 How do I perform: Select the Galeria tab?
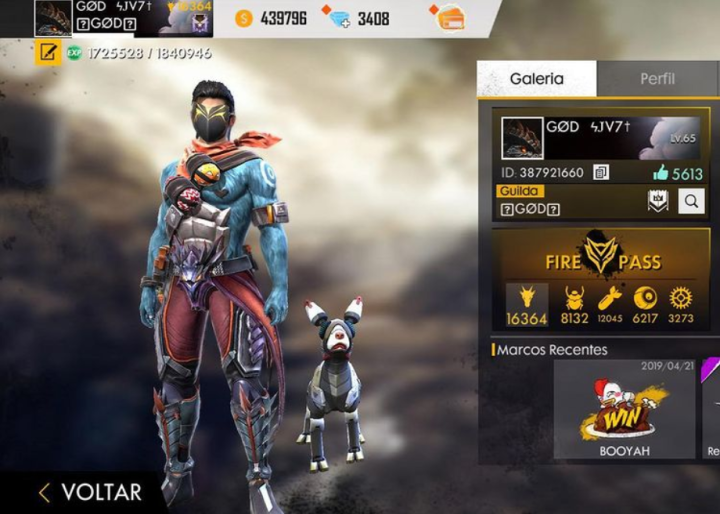pyautogui.click(x=537, y=79)
